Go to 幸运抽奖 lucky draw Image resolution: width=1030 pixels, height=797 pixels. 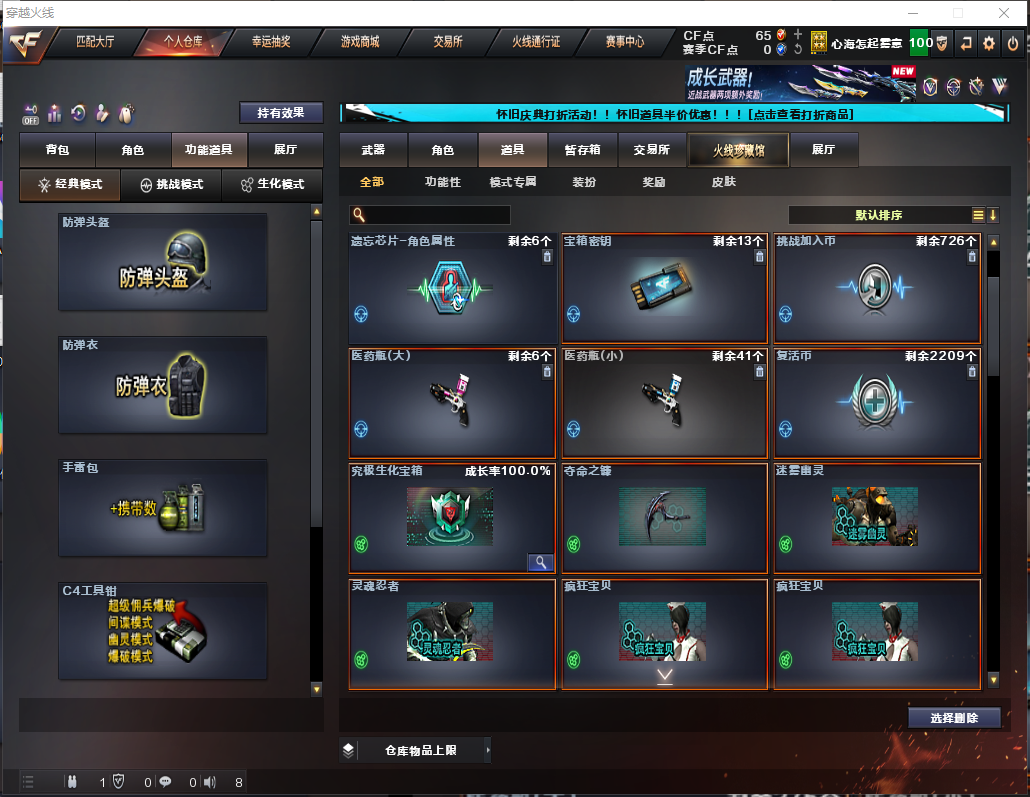click(270, 42)
